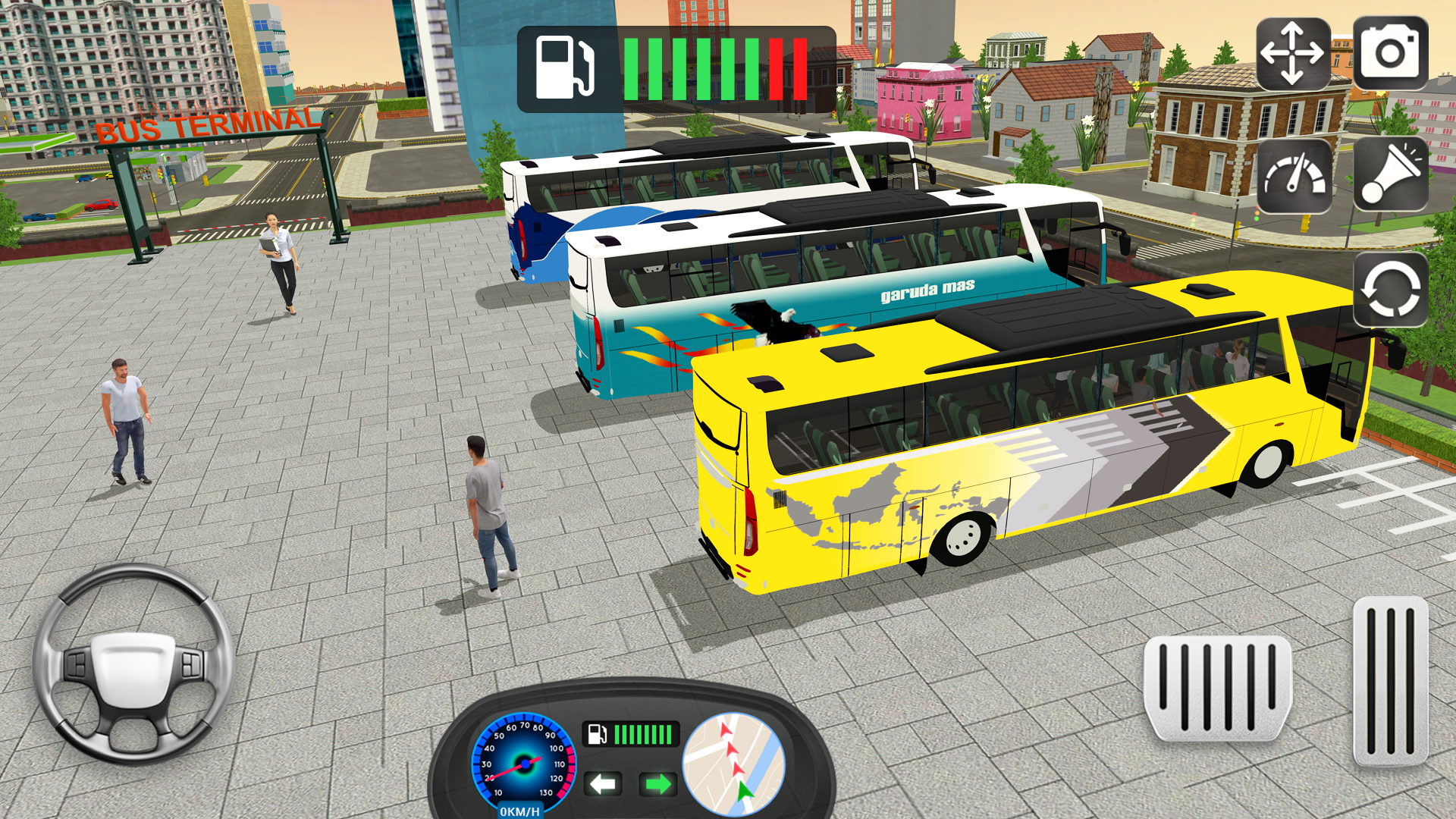Image resolution: width=1456 pixels, height=819 pixels.
Task: Step on the tall accelerator pedal
Action: 1391,679
